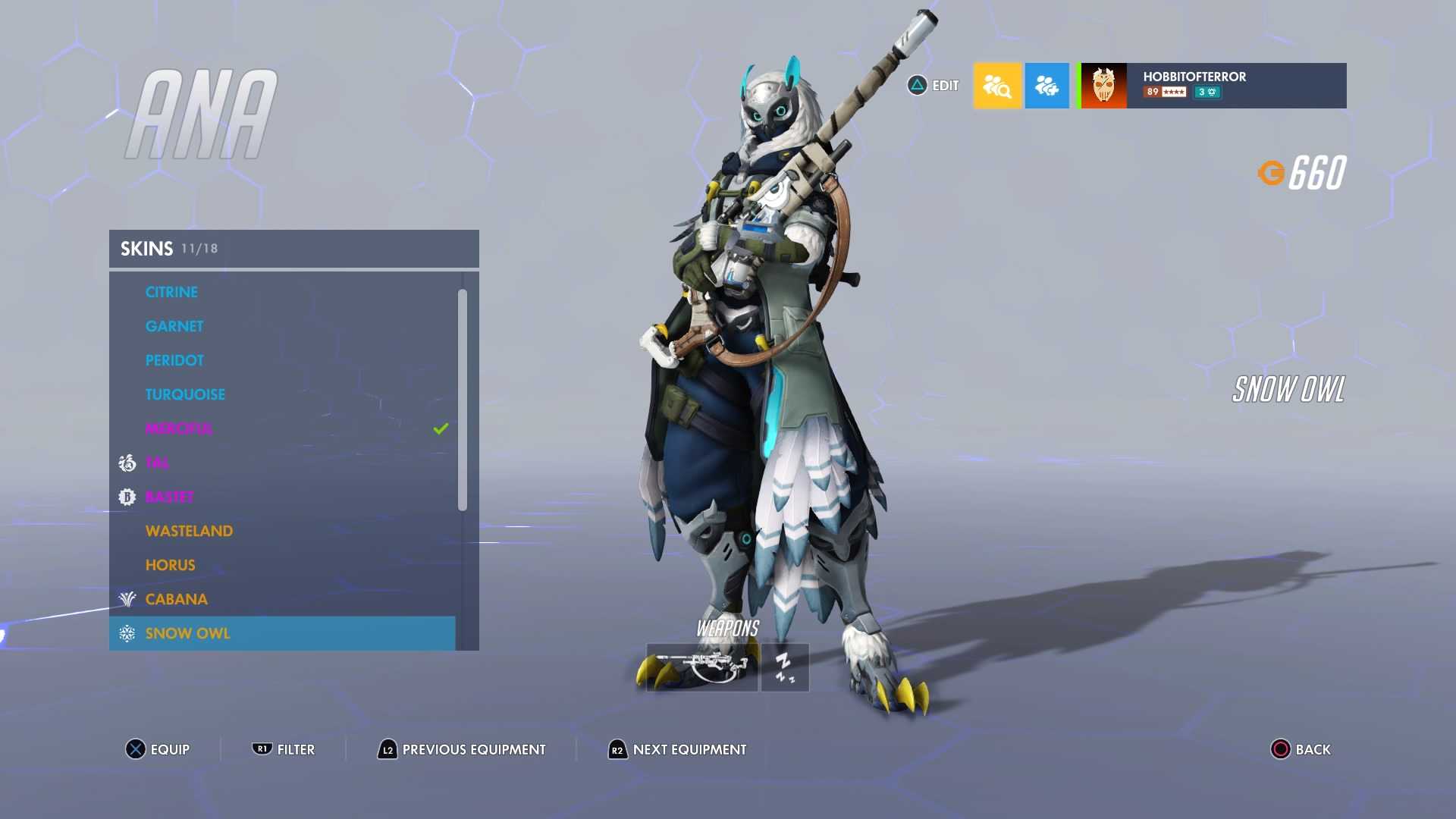The height and width of the screenshot is (819, 1456).
Task: Choose the Garnet skin entry
Action: (x=174, y=326)
